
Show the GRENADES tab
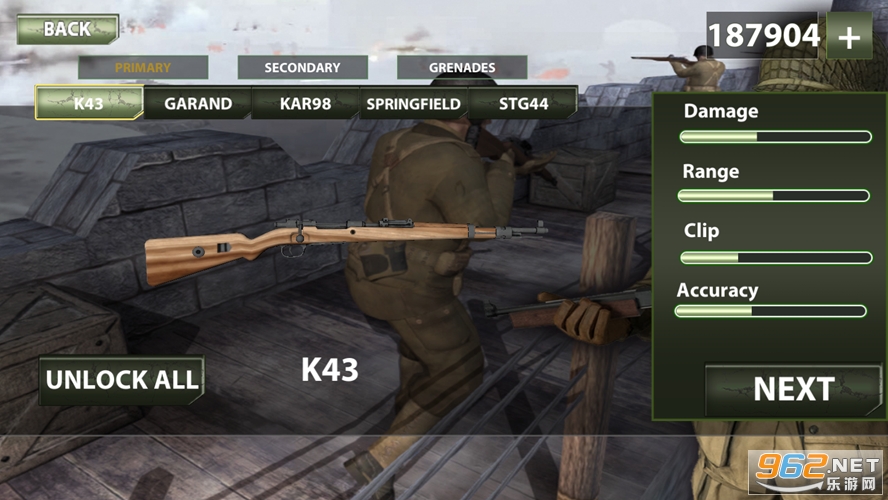pos(462,68)
